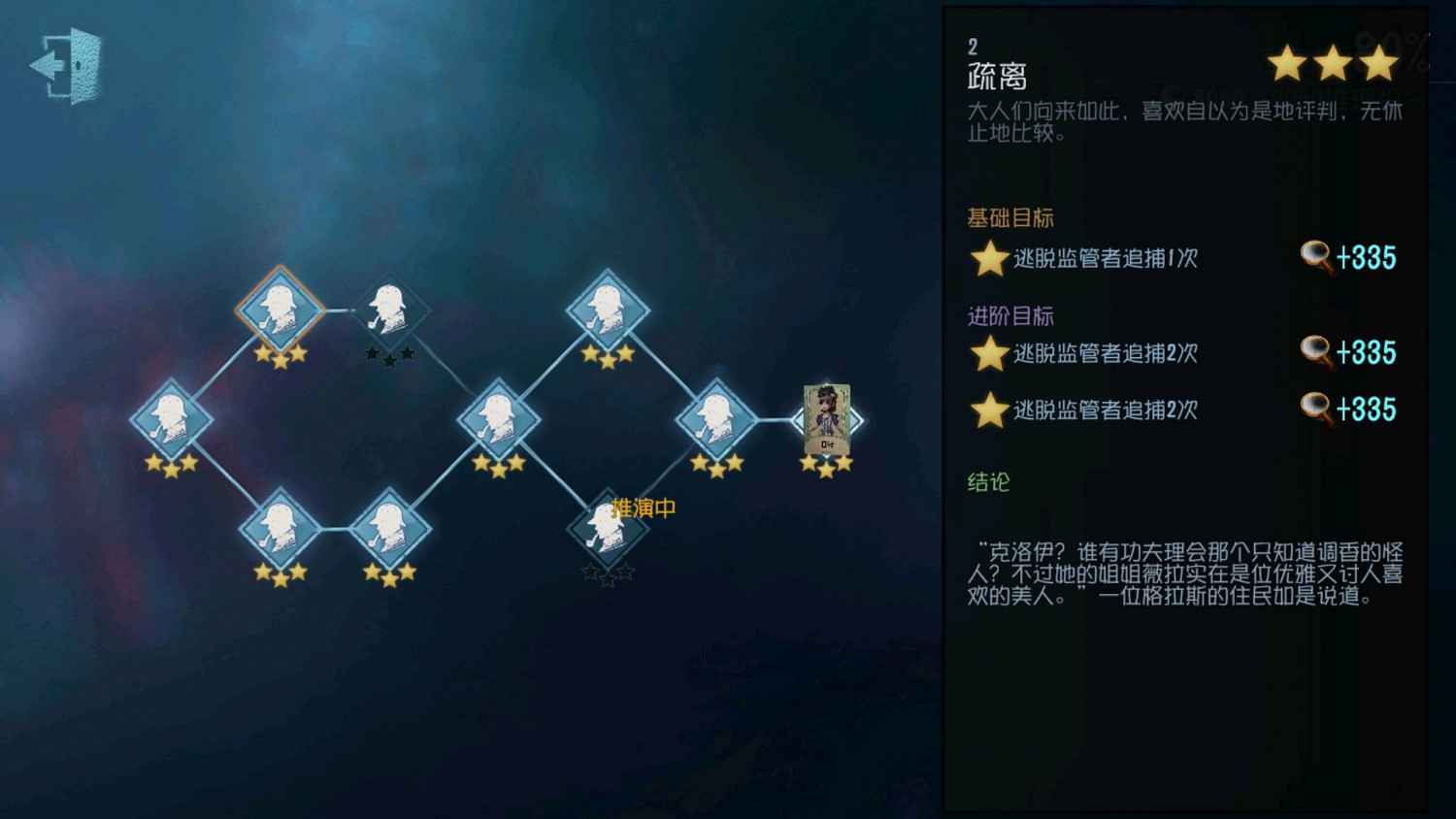This screenshot has width=1456, height=819.
Task: Expand the 结论 conclusion section
Action: [987, 482]
